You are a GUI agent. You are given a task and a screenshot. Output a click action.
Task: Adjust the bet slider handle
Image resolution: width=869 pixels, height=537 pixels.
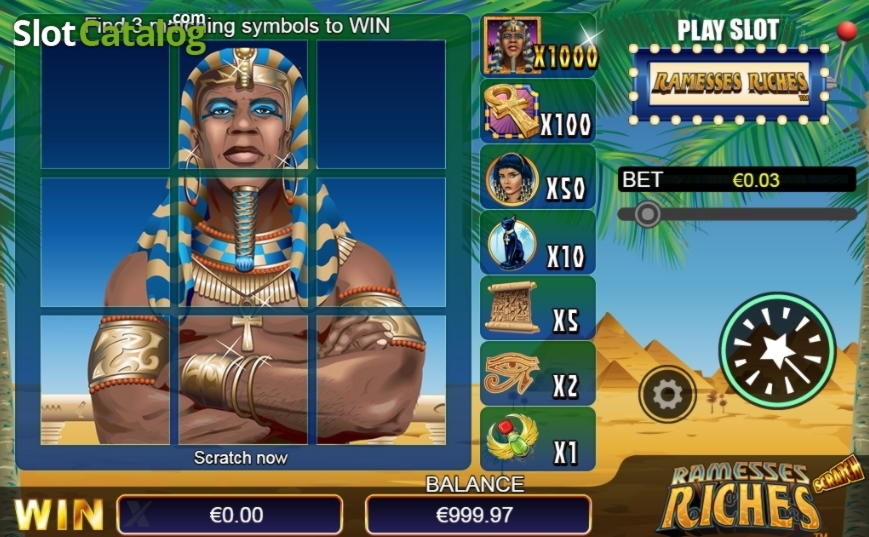coord(648,213)
